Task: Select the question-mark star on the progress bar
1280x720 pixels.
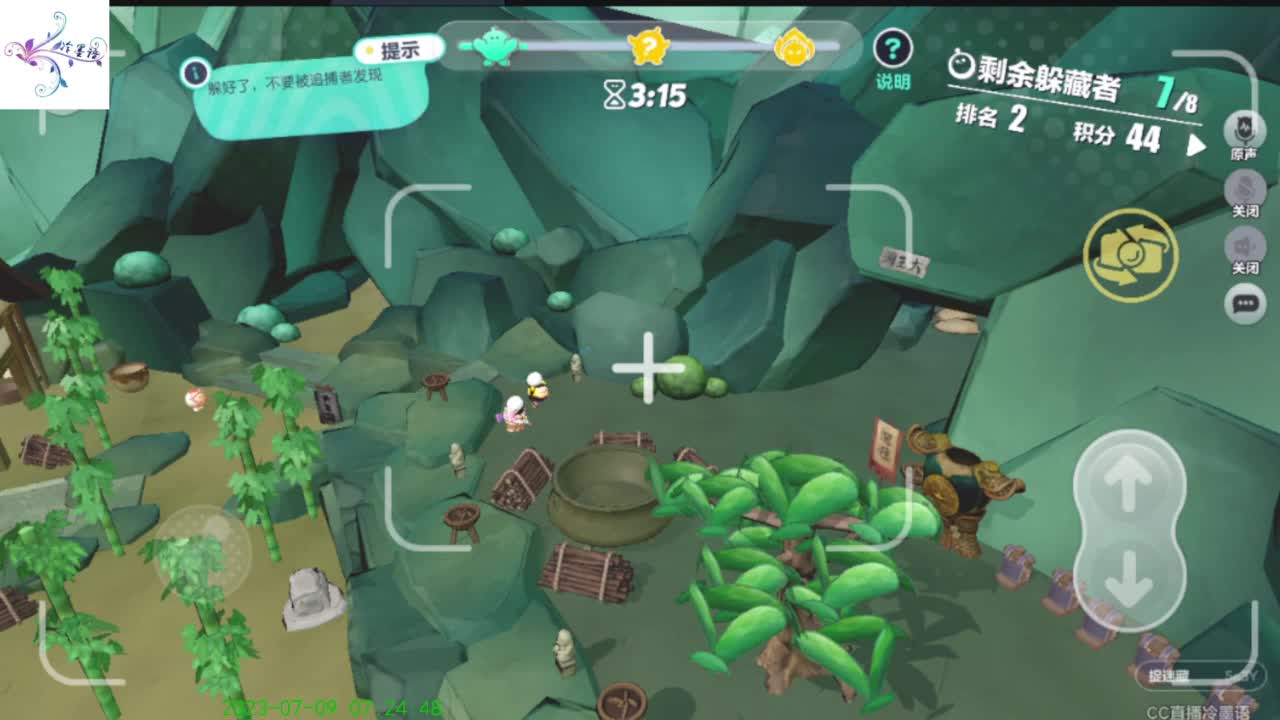Action: 647,44
